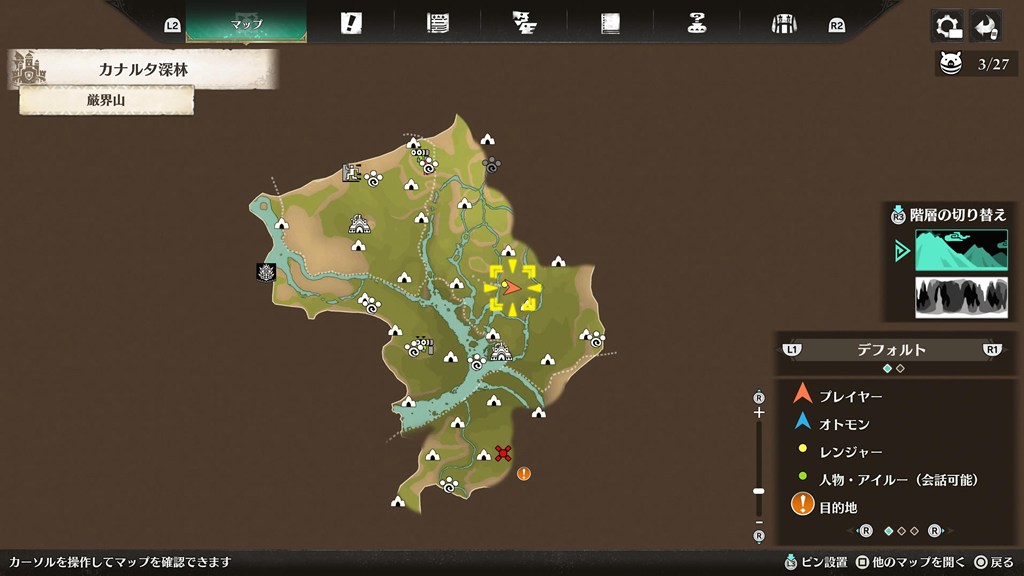
Task: Switch to the lined notes list tab
Action: pos(437,23)
